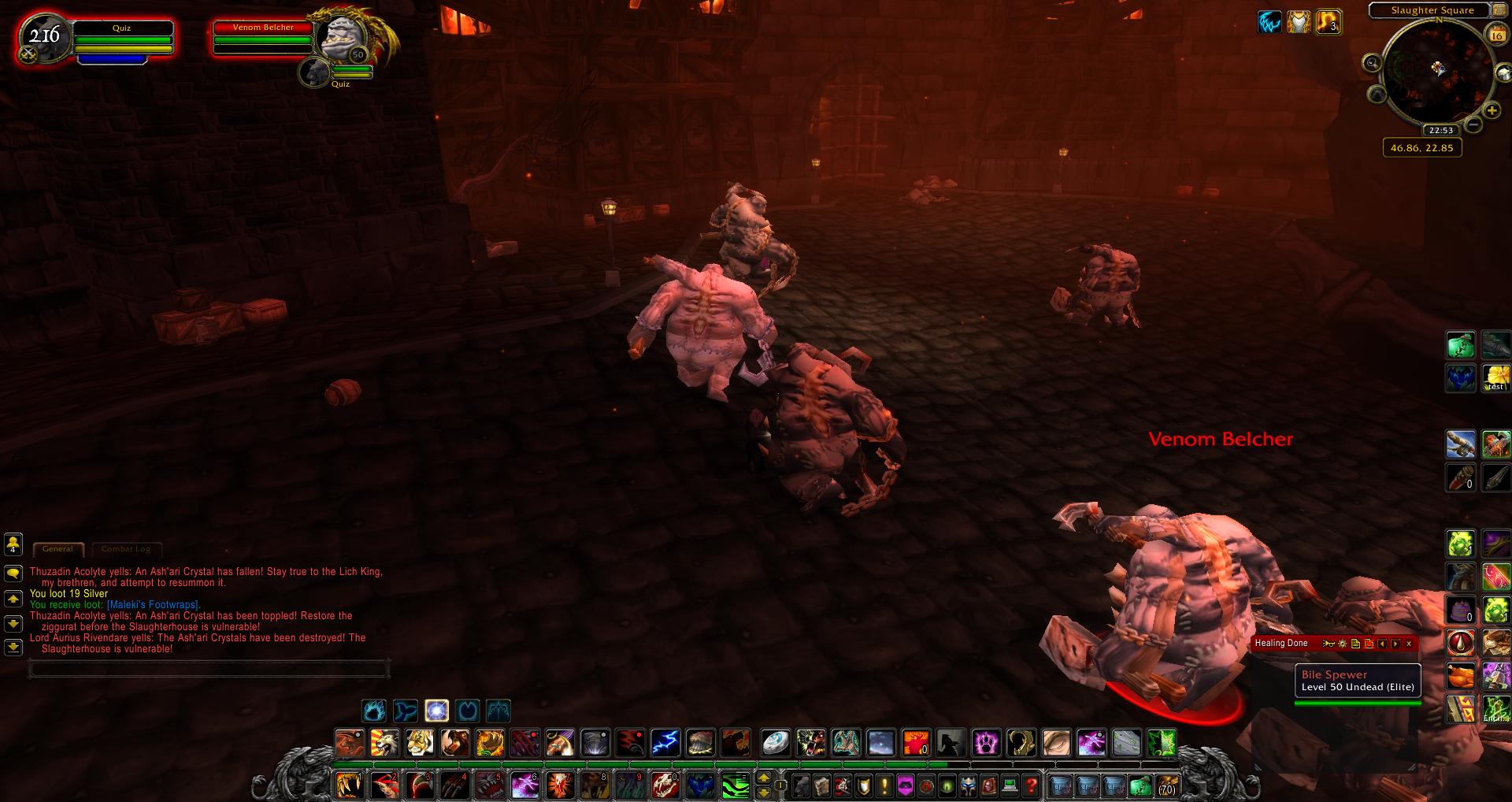
Task: Click the minimap tracking magnifier button
Action: pyautogui.click(x=1372, y=62)
